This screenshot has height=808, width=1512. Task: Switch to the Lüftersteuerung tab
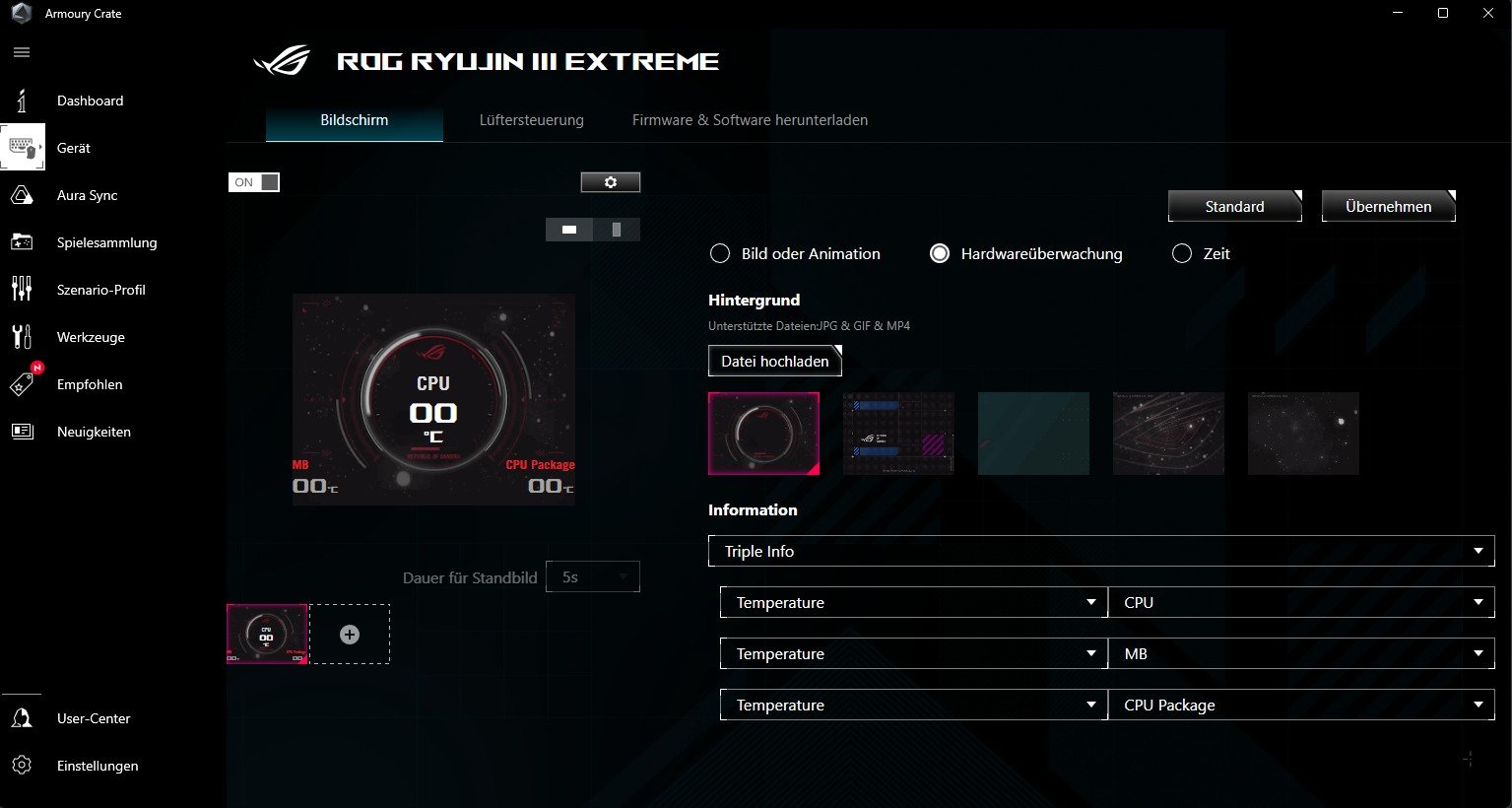[x=531, y=120]
